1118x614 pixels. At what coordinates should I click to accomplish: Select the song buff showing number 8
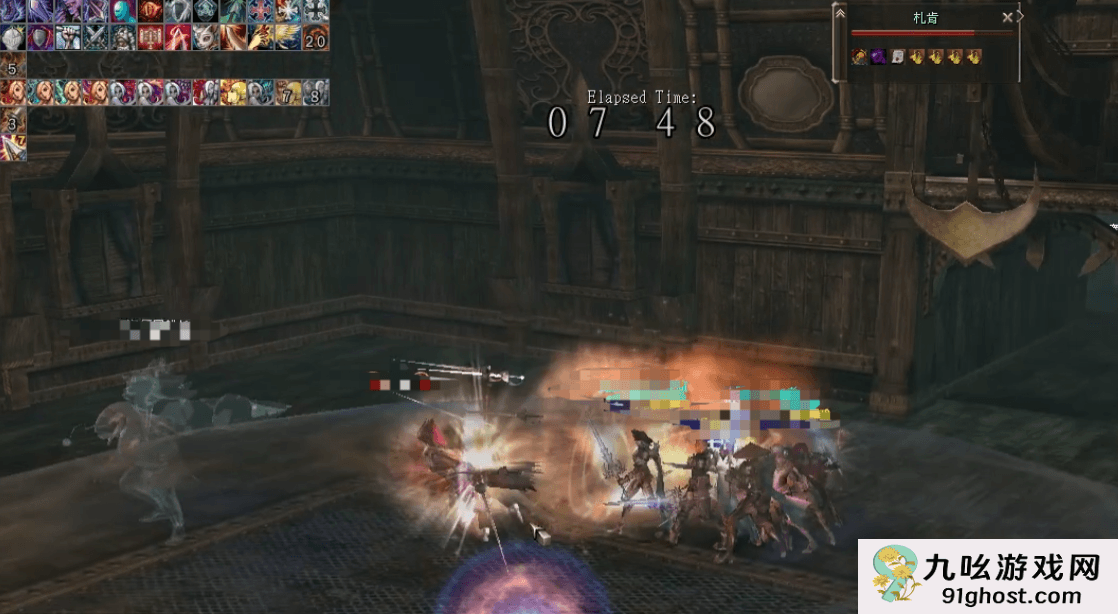coord(315,93)
